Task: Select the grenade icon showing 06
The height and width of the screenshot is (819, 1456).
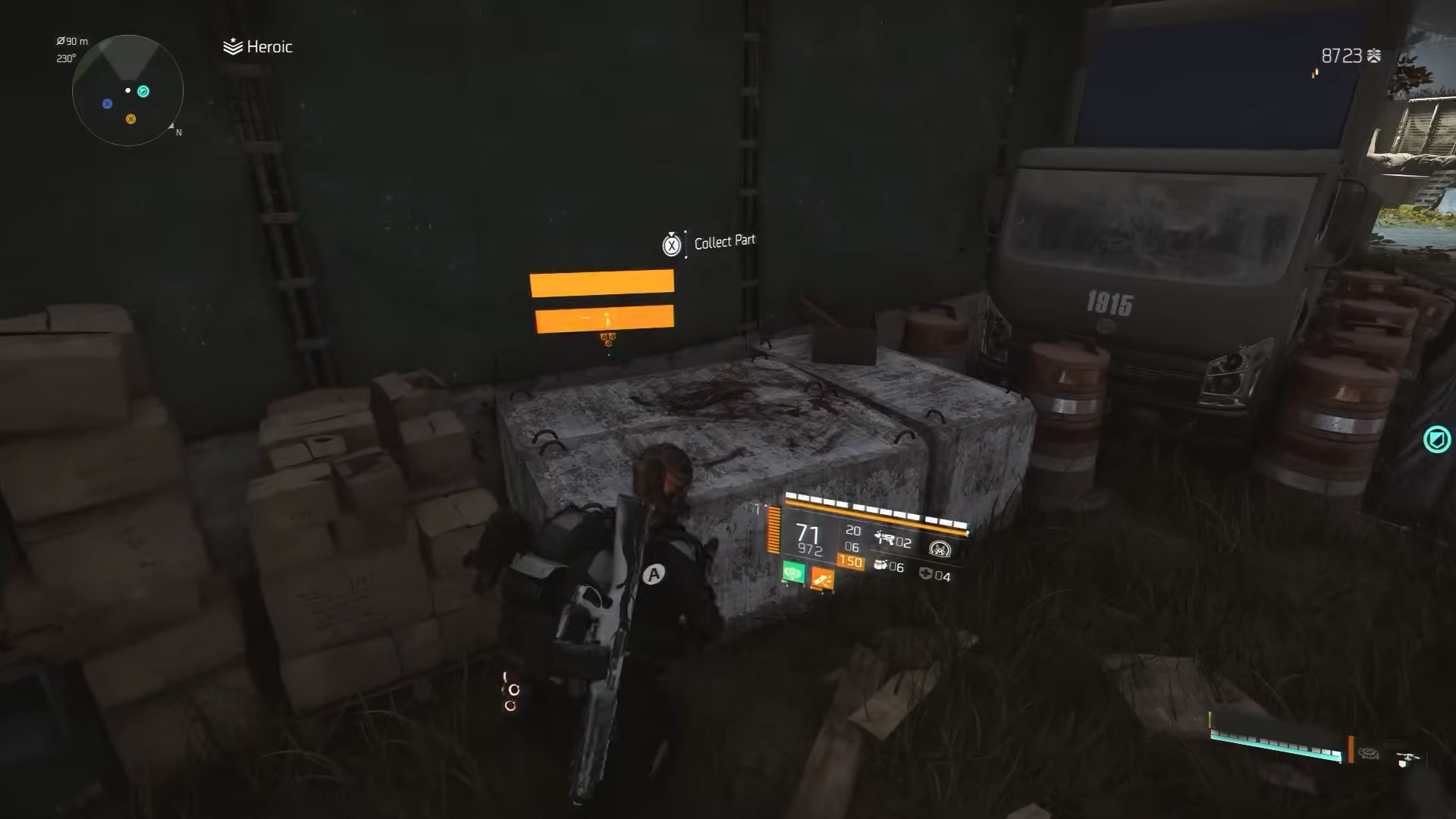Action: 880,565
